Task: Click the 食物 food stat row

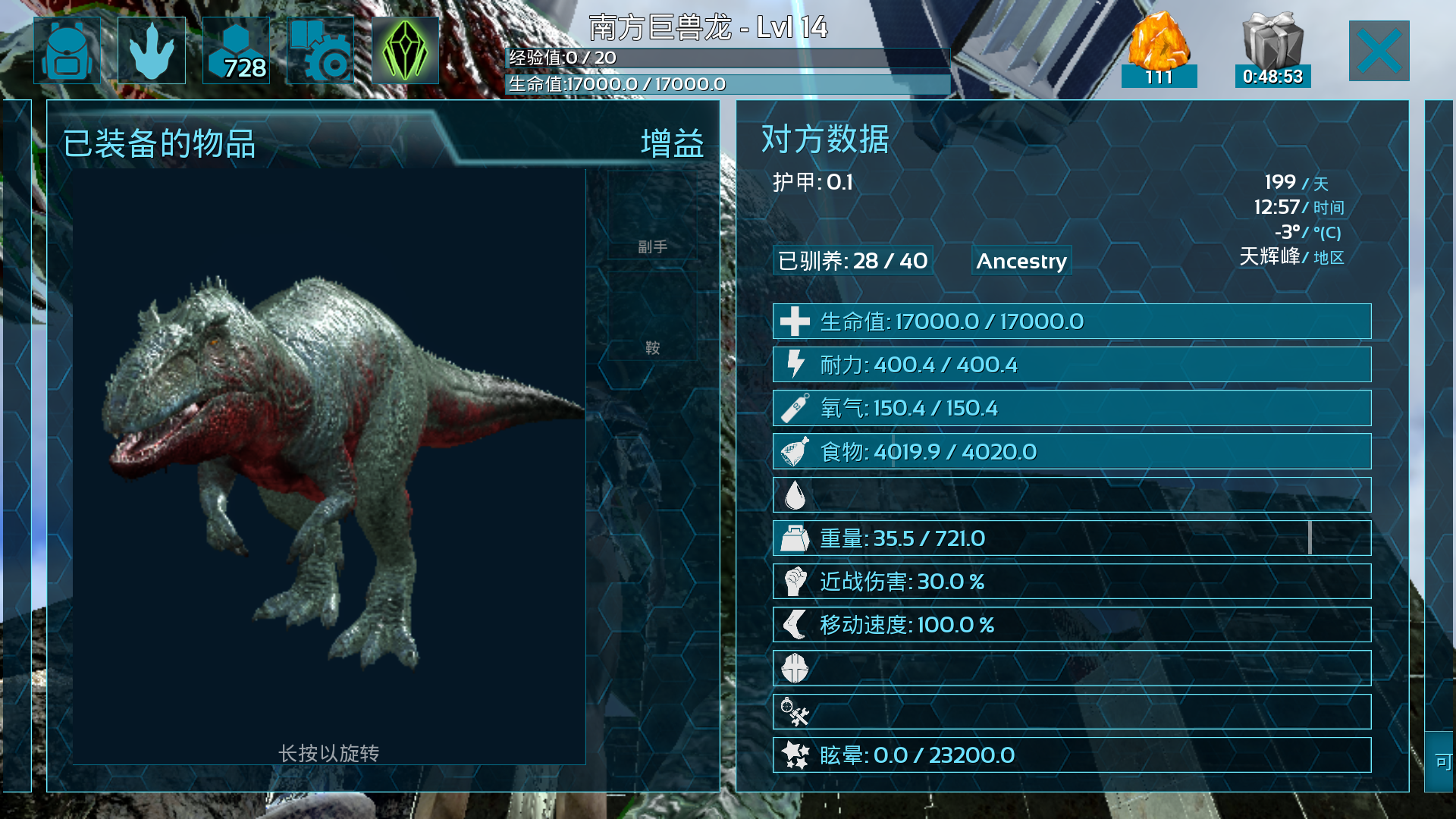Action: (1071, 452)
